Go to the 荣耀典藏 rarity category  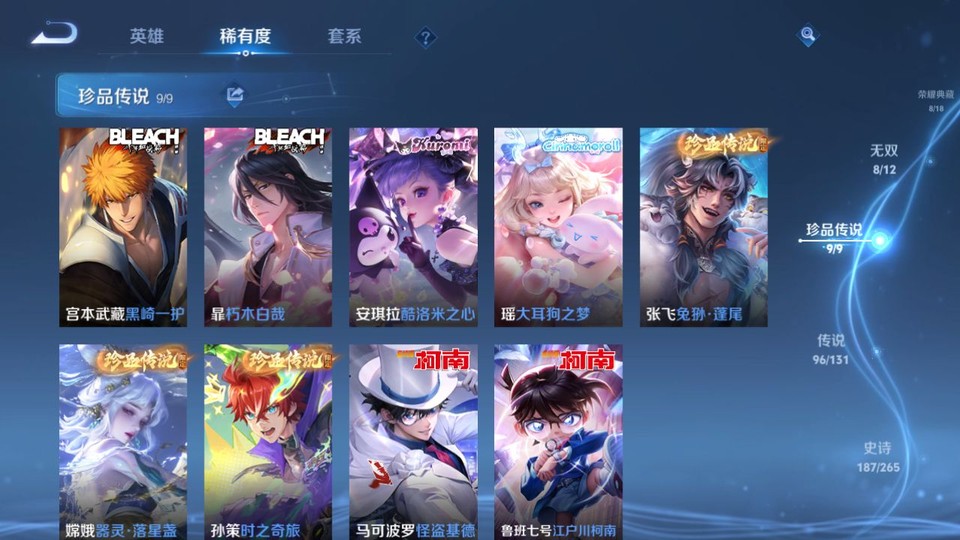(x=936, y=100)
